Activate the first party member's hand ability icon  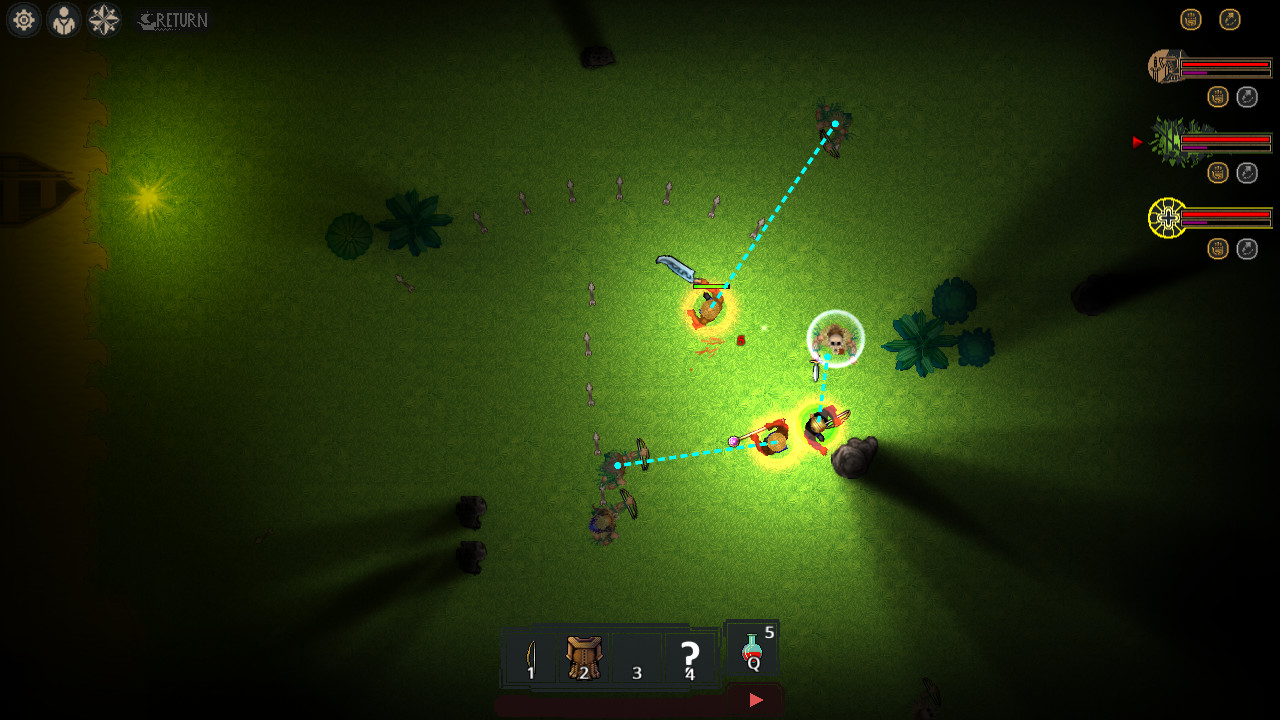[1217, 96]
